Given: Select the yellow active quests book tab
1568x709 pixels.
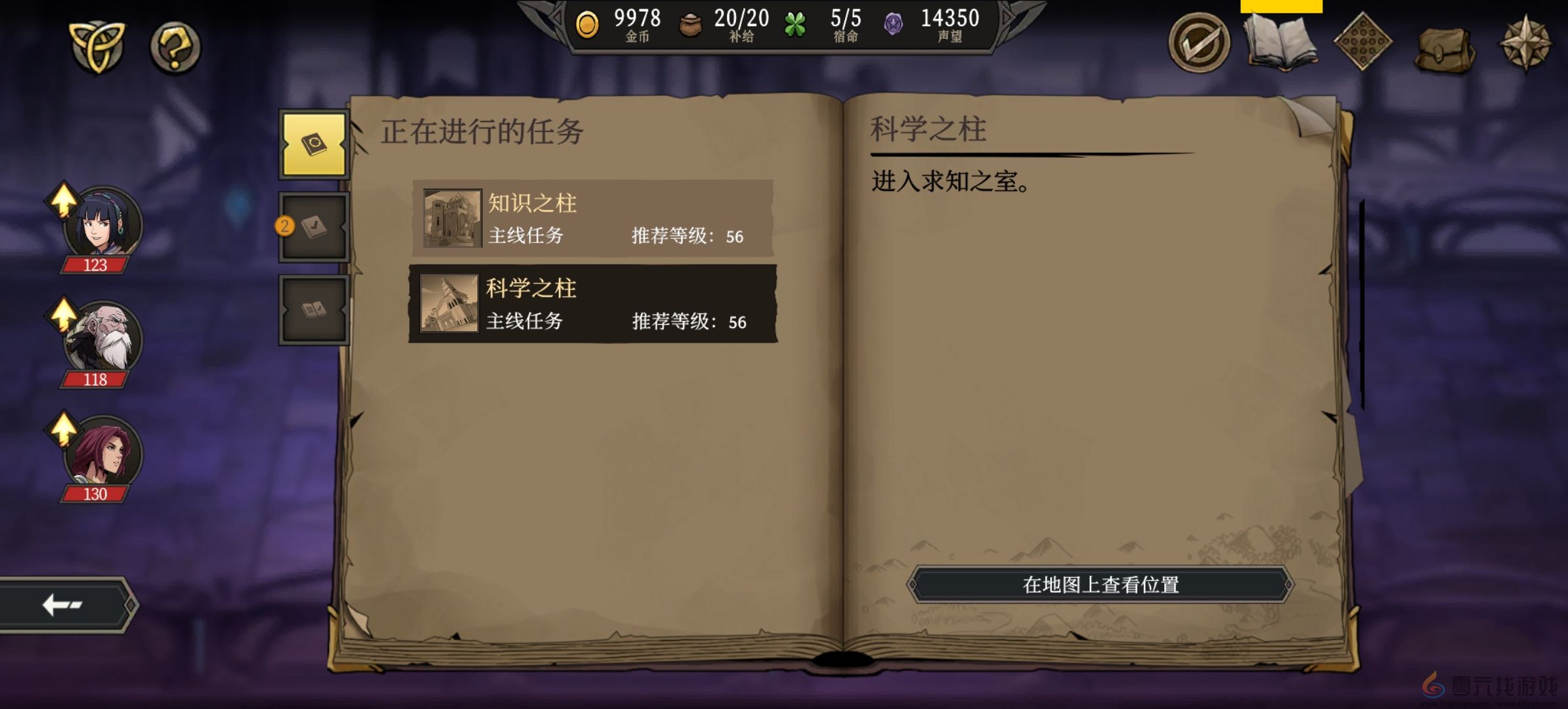Looking at the screenshot, I should (313, 144).
